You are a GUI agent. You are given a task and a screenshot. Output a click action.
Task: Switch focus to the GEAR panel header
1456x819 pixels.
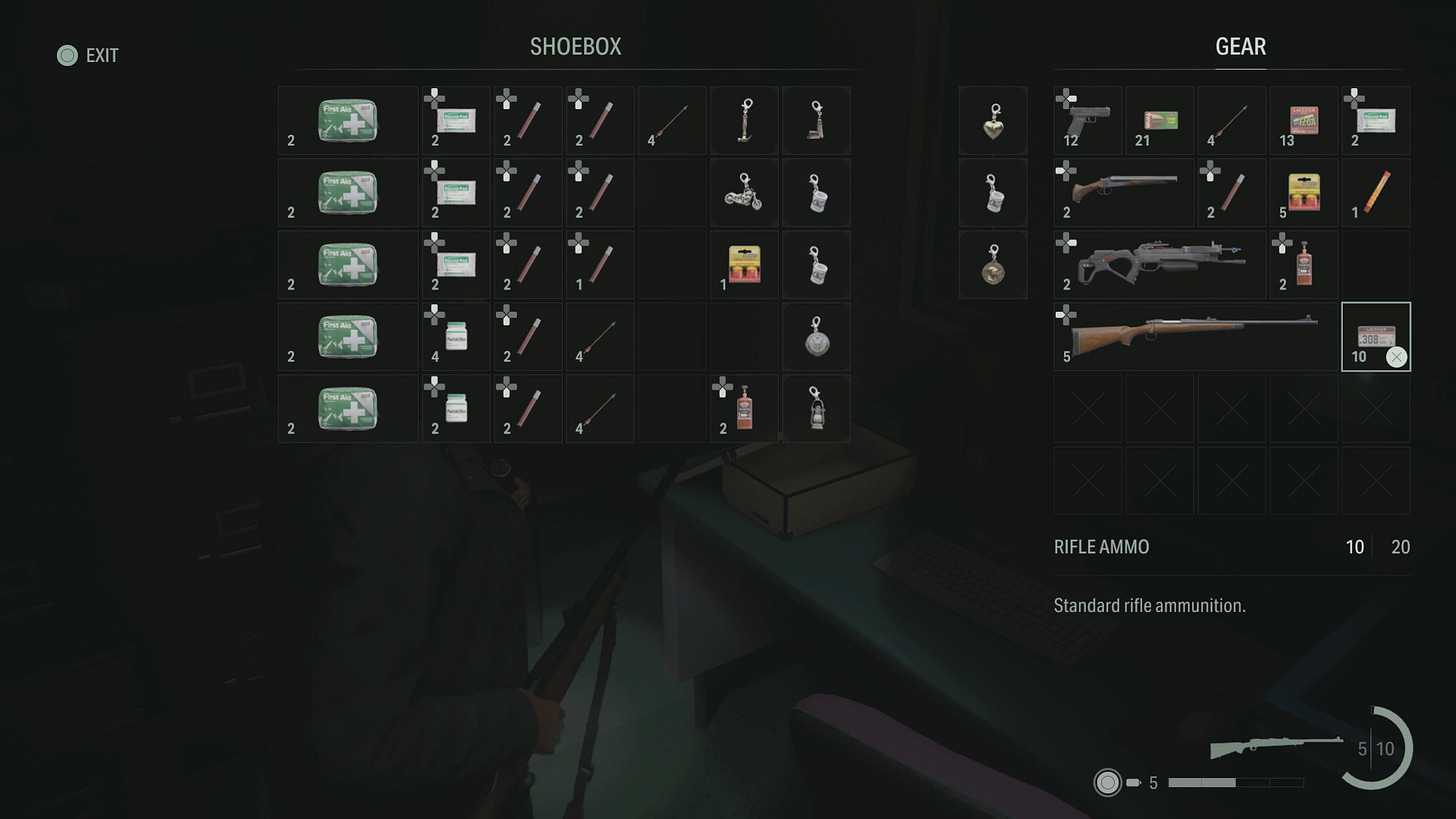(x=1240, y=46)
